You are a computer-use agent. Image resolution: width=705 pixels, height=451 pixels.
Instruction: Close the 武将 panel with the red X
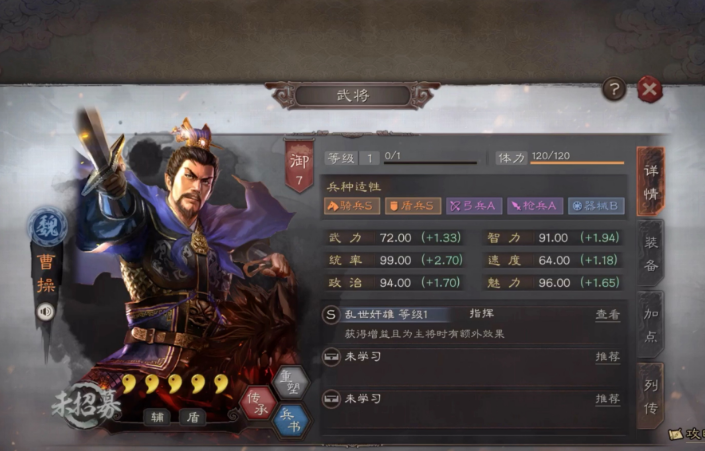(650, 90)
